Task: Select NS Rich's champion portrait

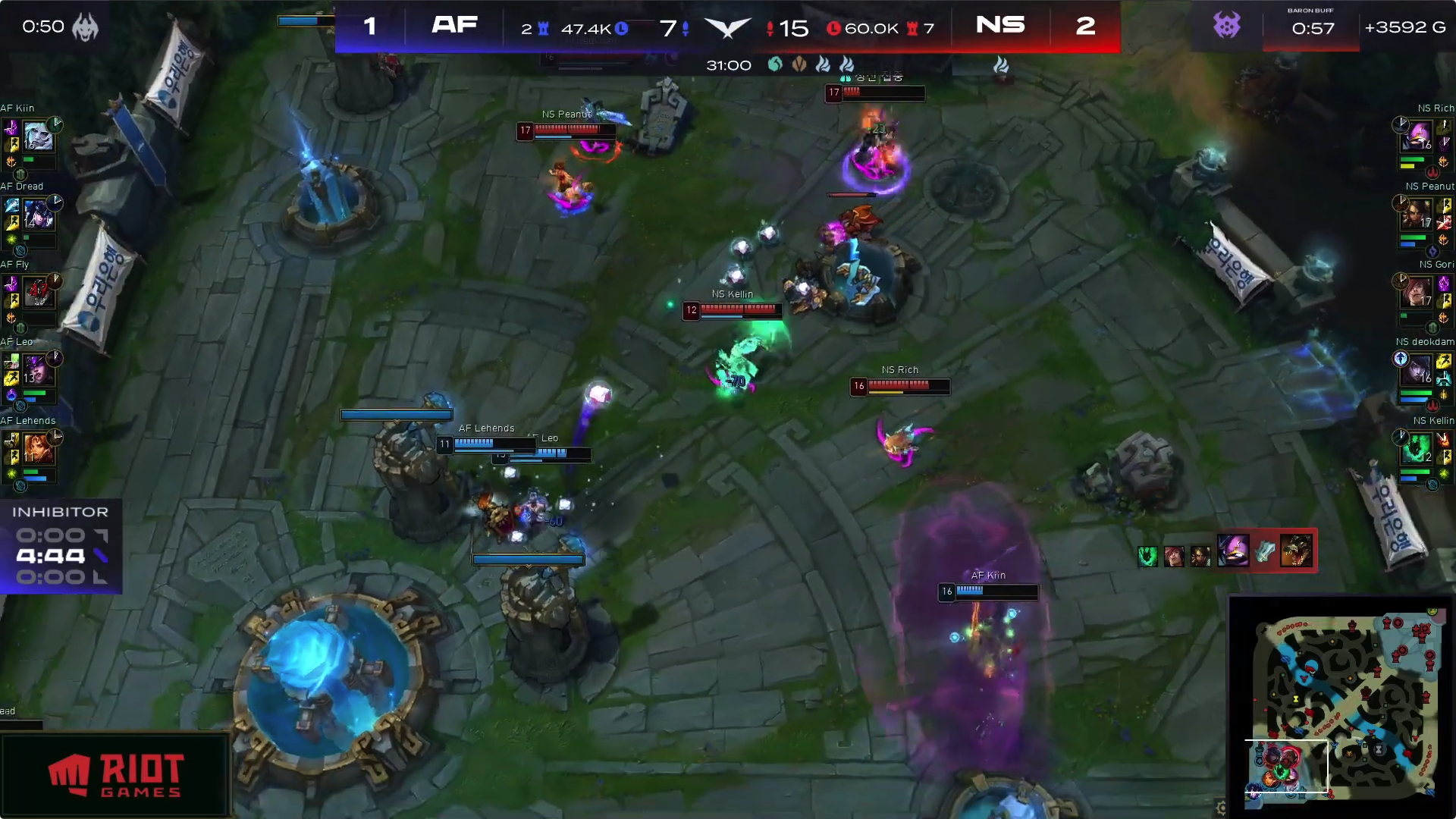Action: pos(1417,137)
